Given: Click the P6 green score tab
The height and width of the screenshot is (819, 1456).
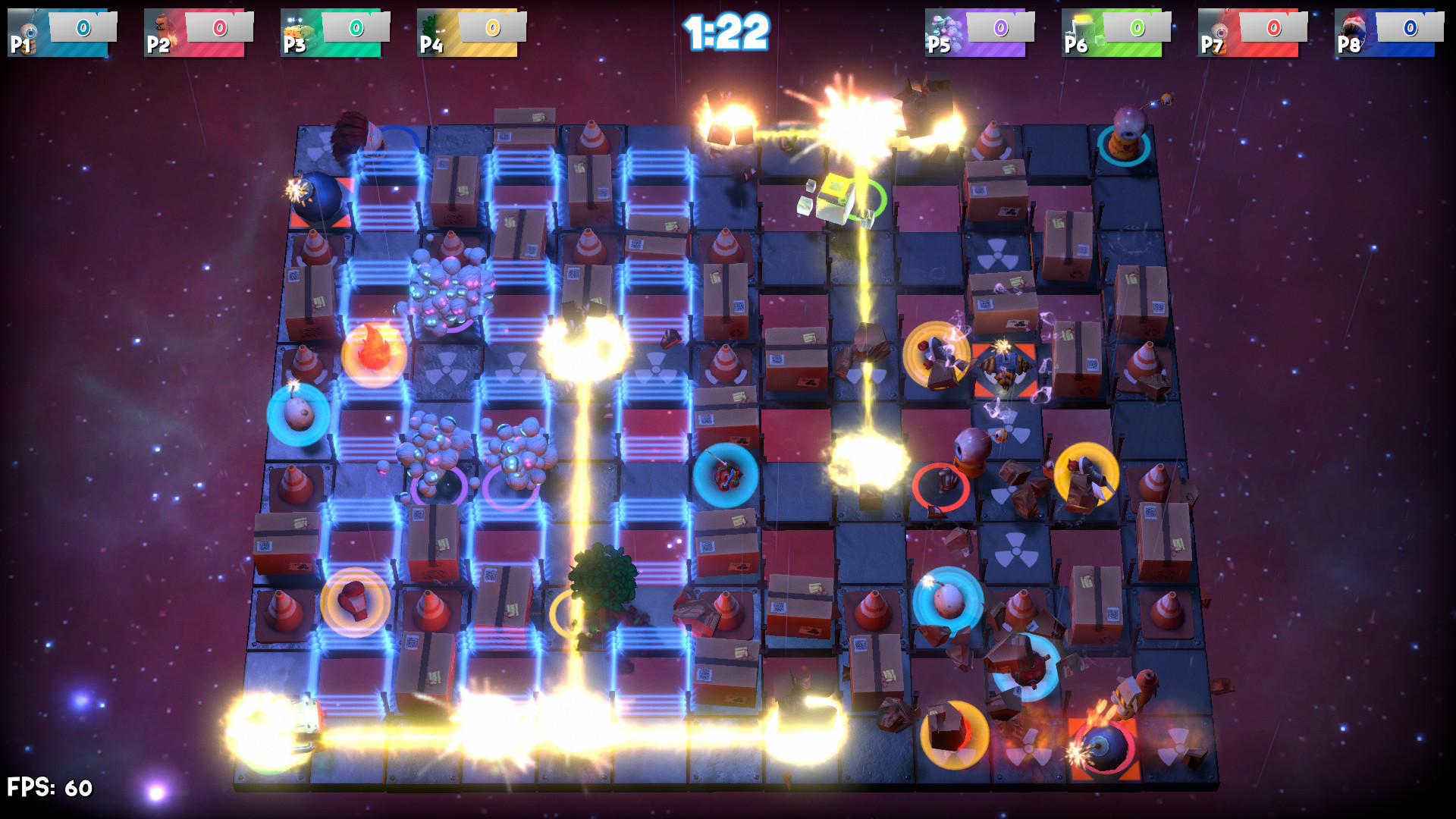Looking at the screenshot, I should tap(1136, 28).
